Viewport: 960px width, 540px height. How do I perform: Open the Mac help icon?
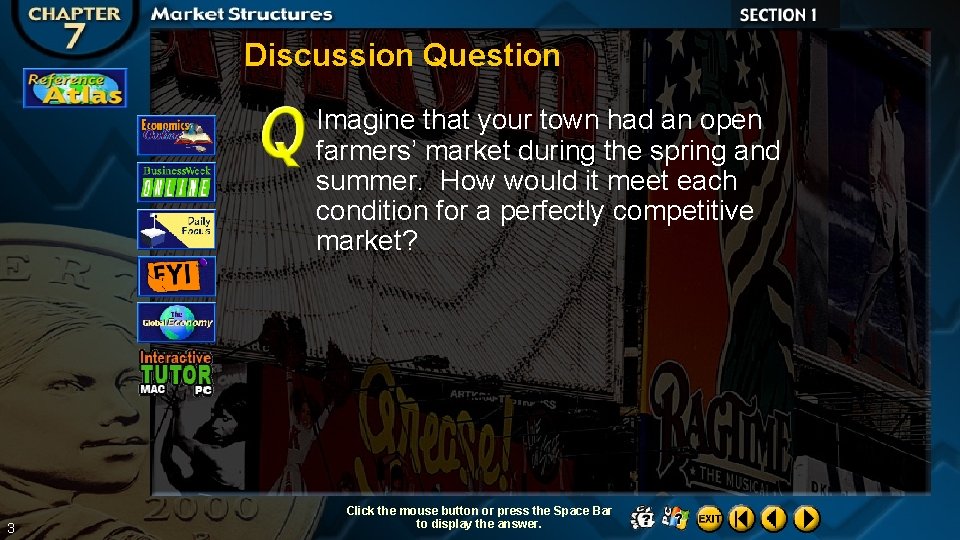click(644, 518)
